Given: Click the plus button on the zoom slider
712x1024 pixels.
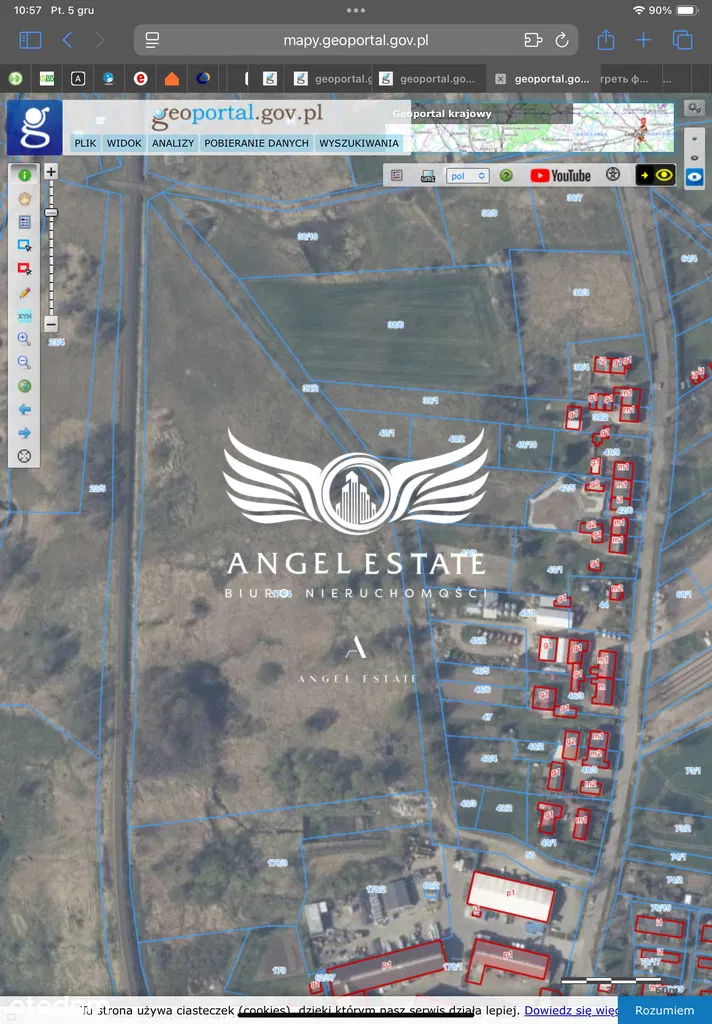Looking at the screenshot, I should tap(51, 172).
